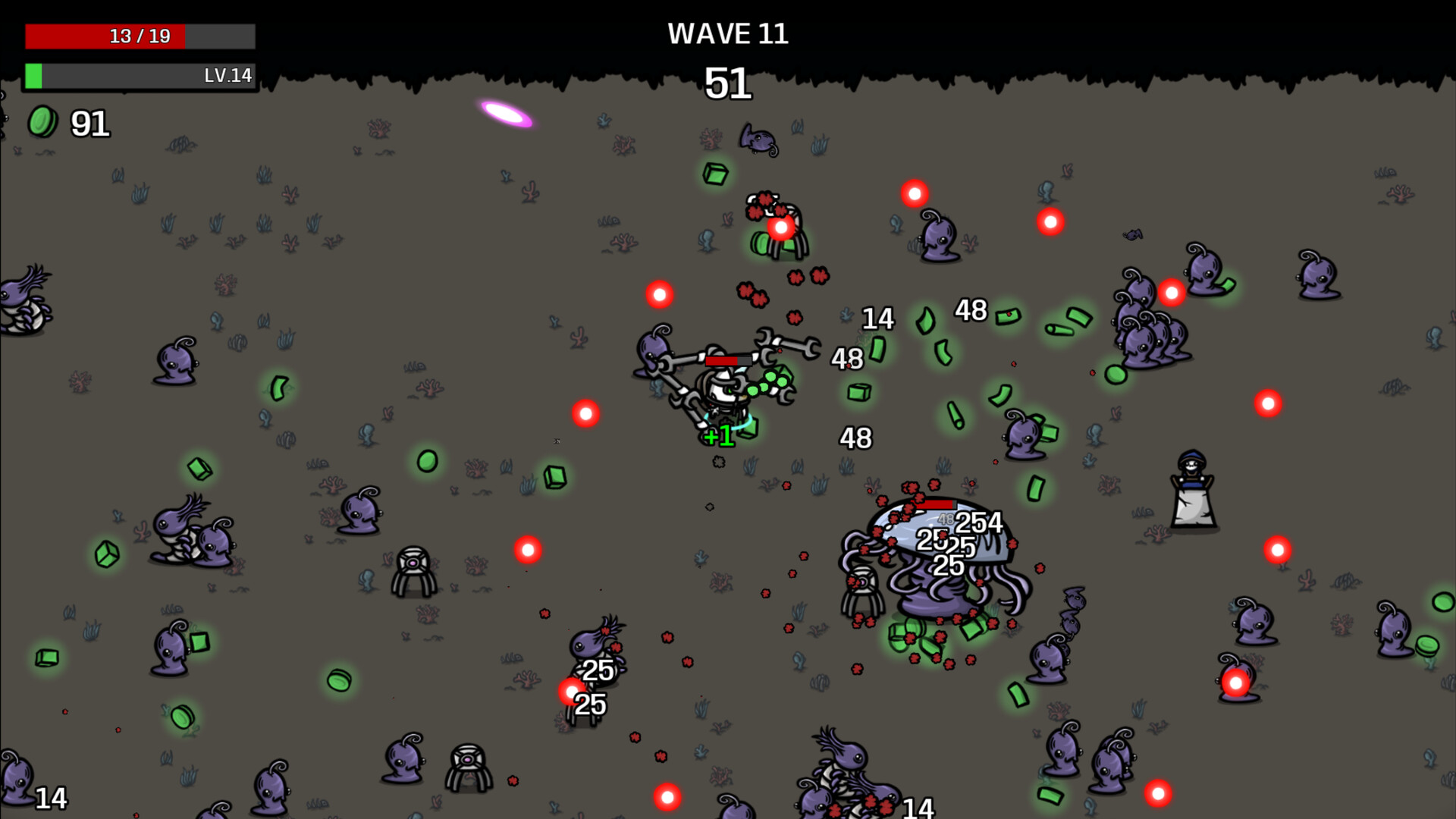This screenshot has height=819, width=1456.
Task: Click the LV.14 experience bar
Action: [x=140, y=75]
